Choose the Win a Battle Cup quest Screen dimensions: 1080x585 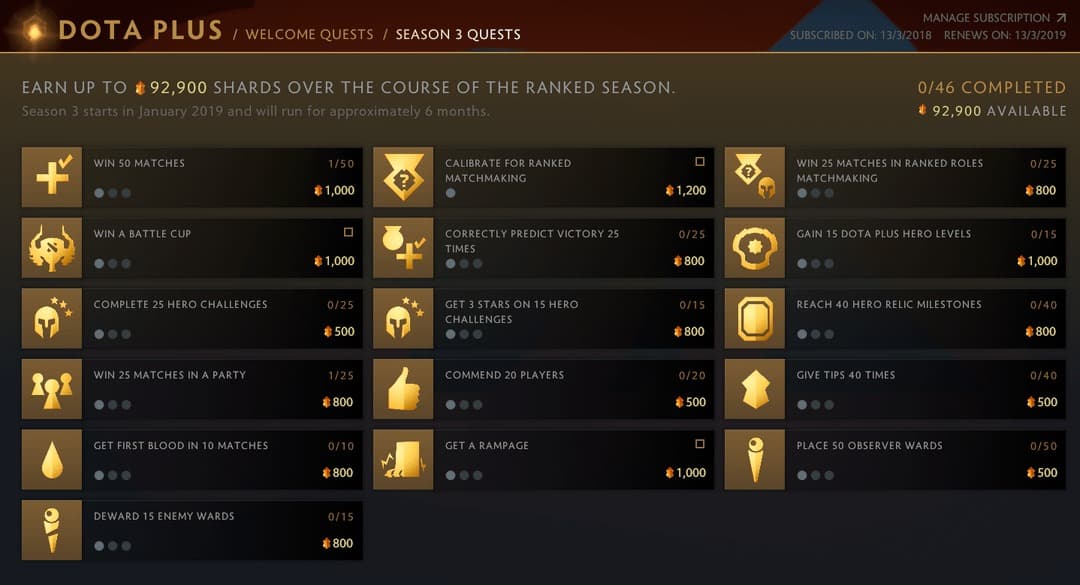192,248
